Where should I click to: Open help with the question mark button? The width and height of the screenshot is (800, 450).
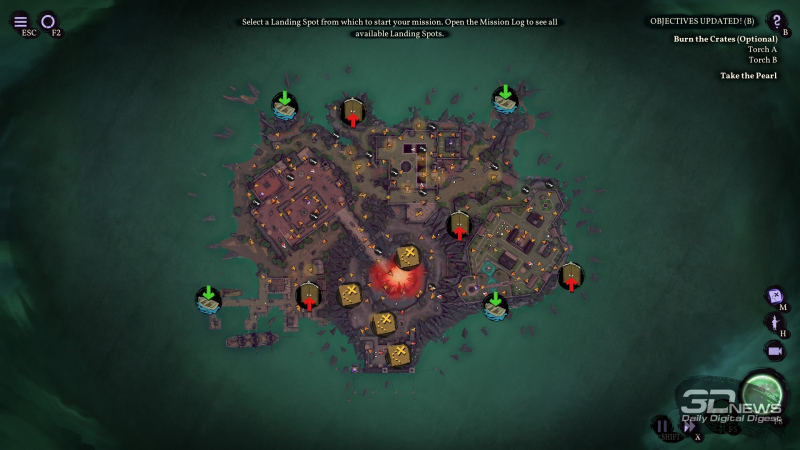775,20
